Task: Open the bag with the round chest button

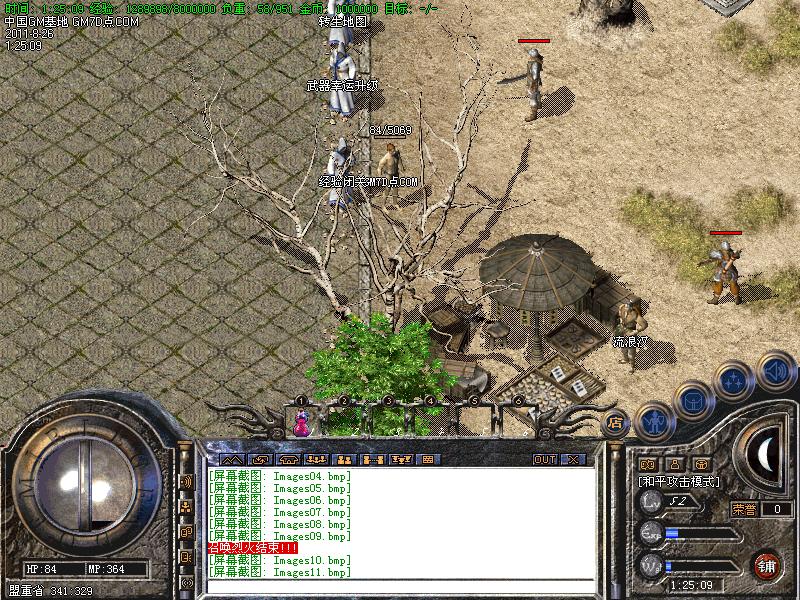Action: (693, 401)
